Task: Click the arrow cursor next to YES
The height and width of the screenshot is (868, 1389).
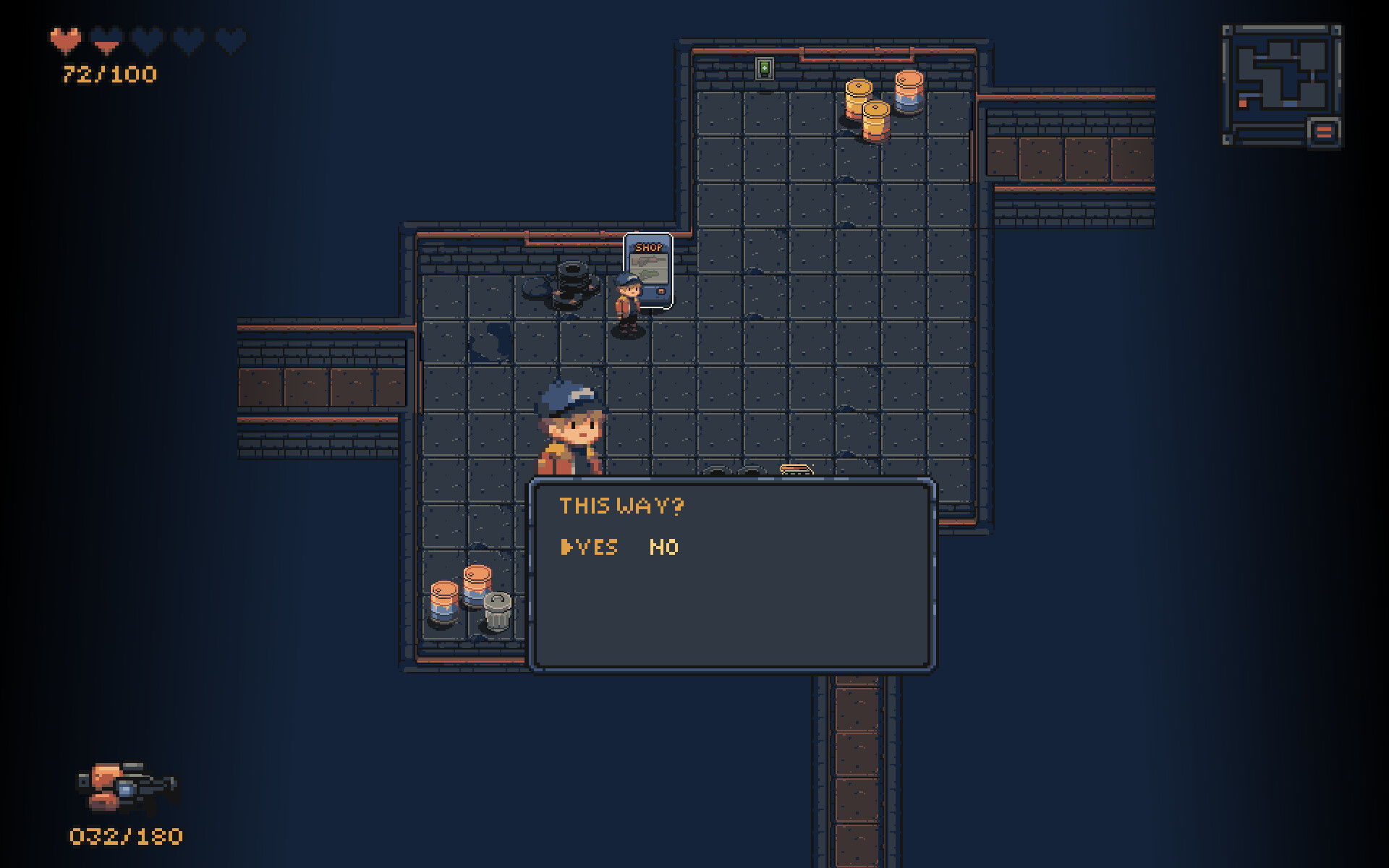Action: click(x=569, y=548)
